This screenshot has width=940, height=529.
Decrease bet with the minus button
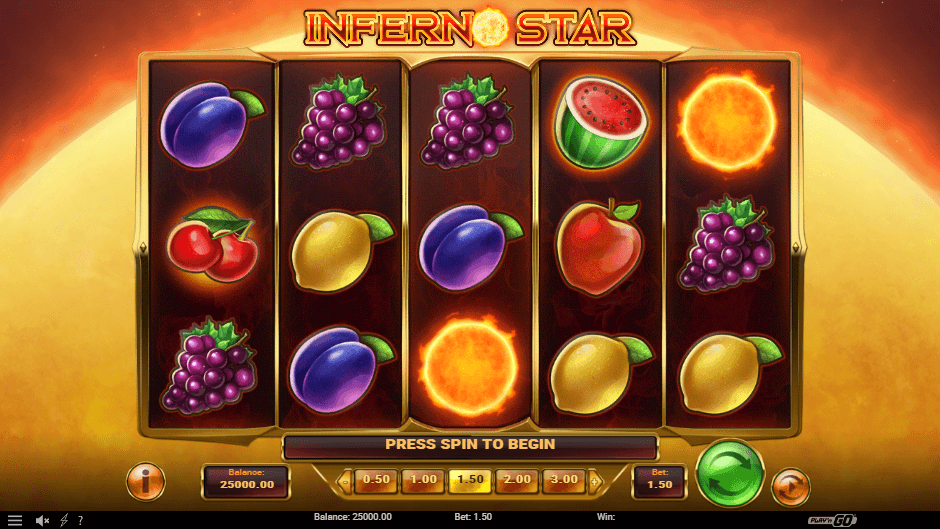(346, 481)
